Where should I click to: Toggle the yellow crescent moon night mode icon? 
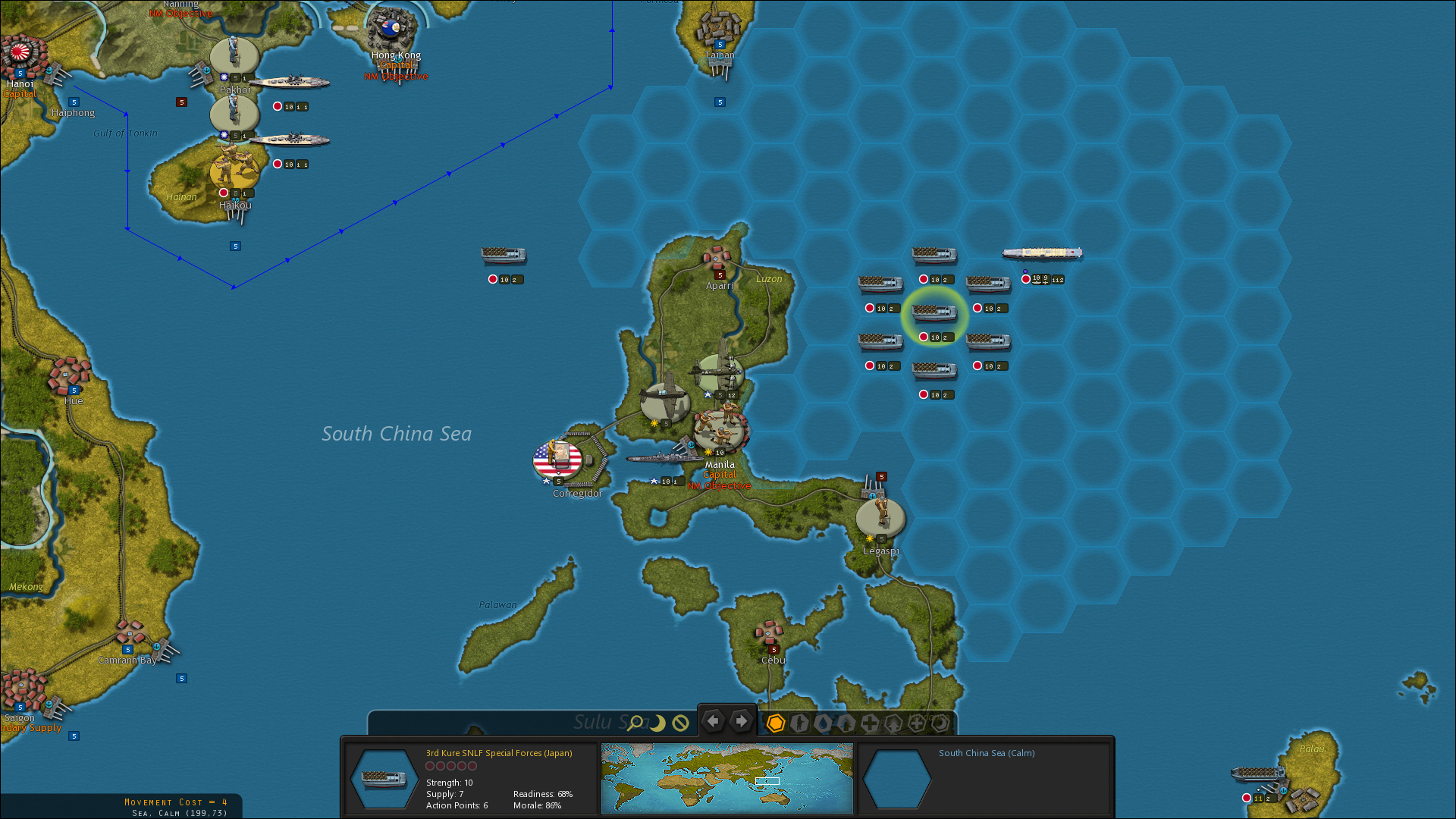657,723
